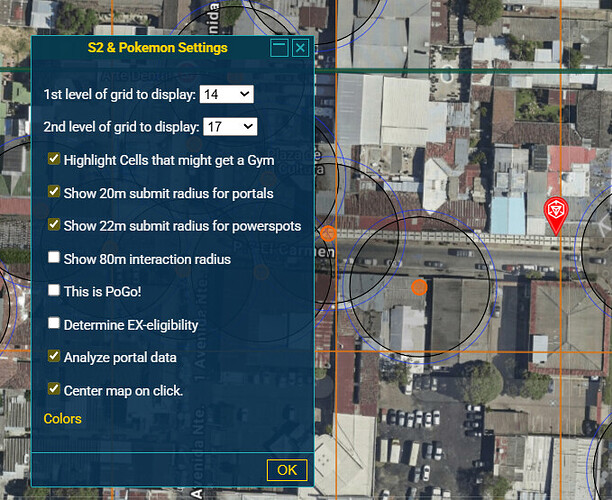
Task: Open the Colors settings link
Action: 63,419
